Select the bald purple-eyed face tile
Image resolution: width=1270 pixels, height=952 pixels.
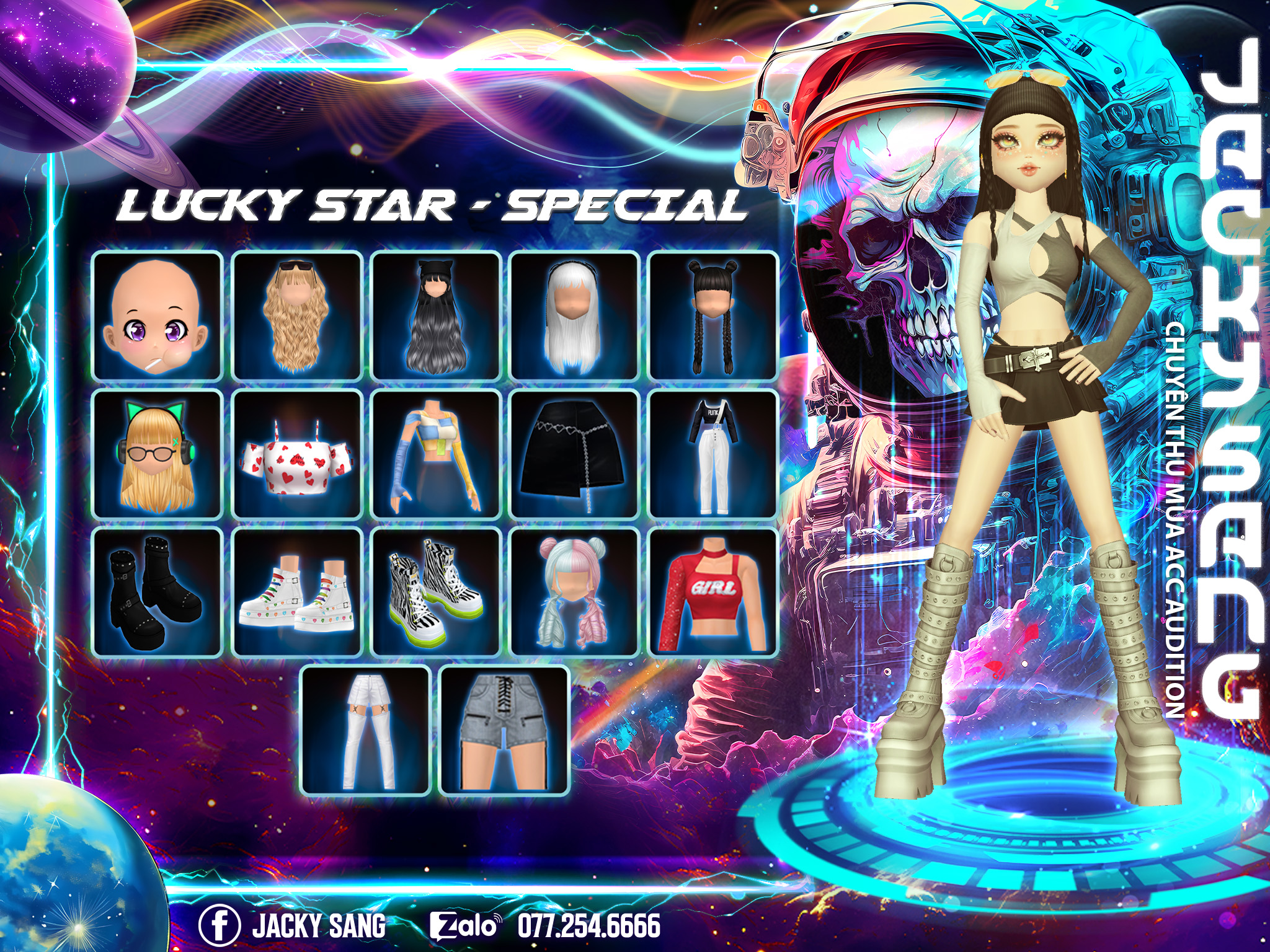[x=158, y=316]
